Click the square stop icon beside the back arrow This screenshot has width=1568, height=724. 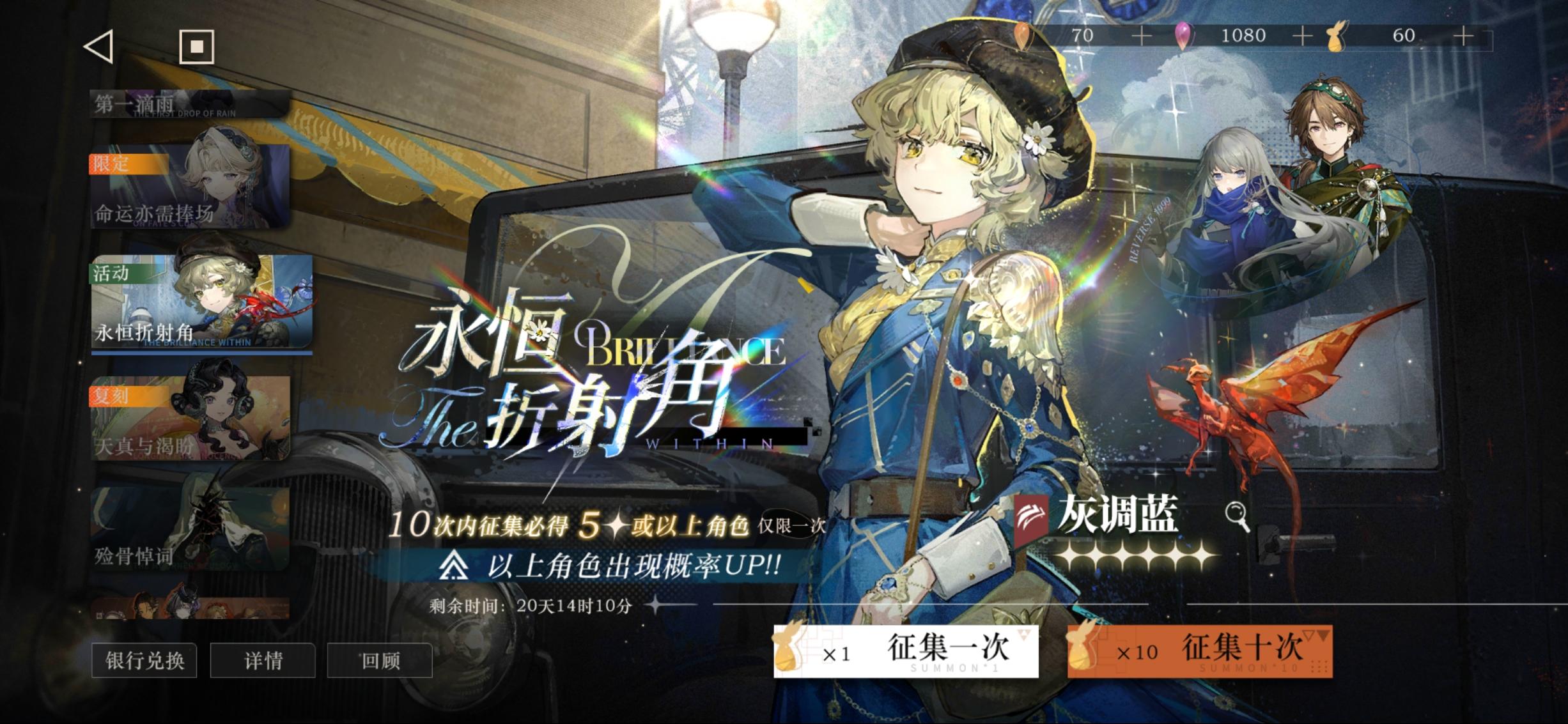(x=196, y=48)
